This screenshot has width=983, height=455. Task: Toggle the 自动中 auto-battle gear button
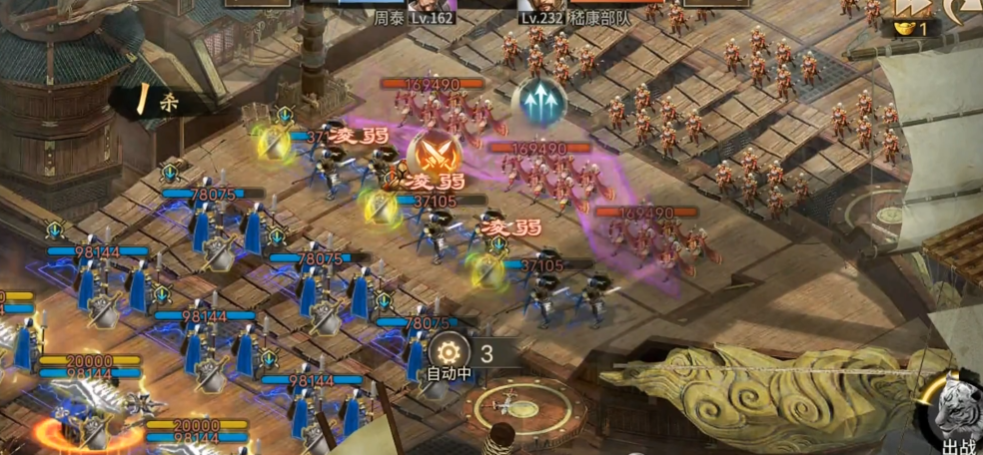point(446,353)
